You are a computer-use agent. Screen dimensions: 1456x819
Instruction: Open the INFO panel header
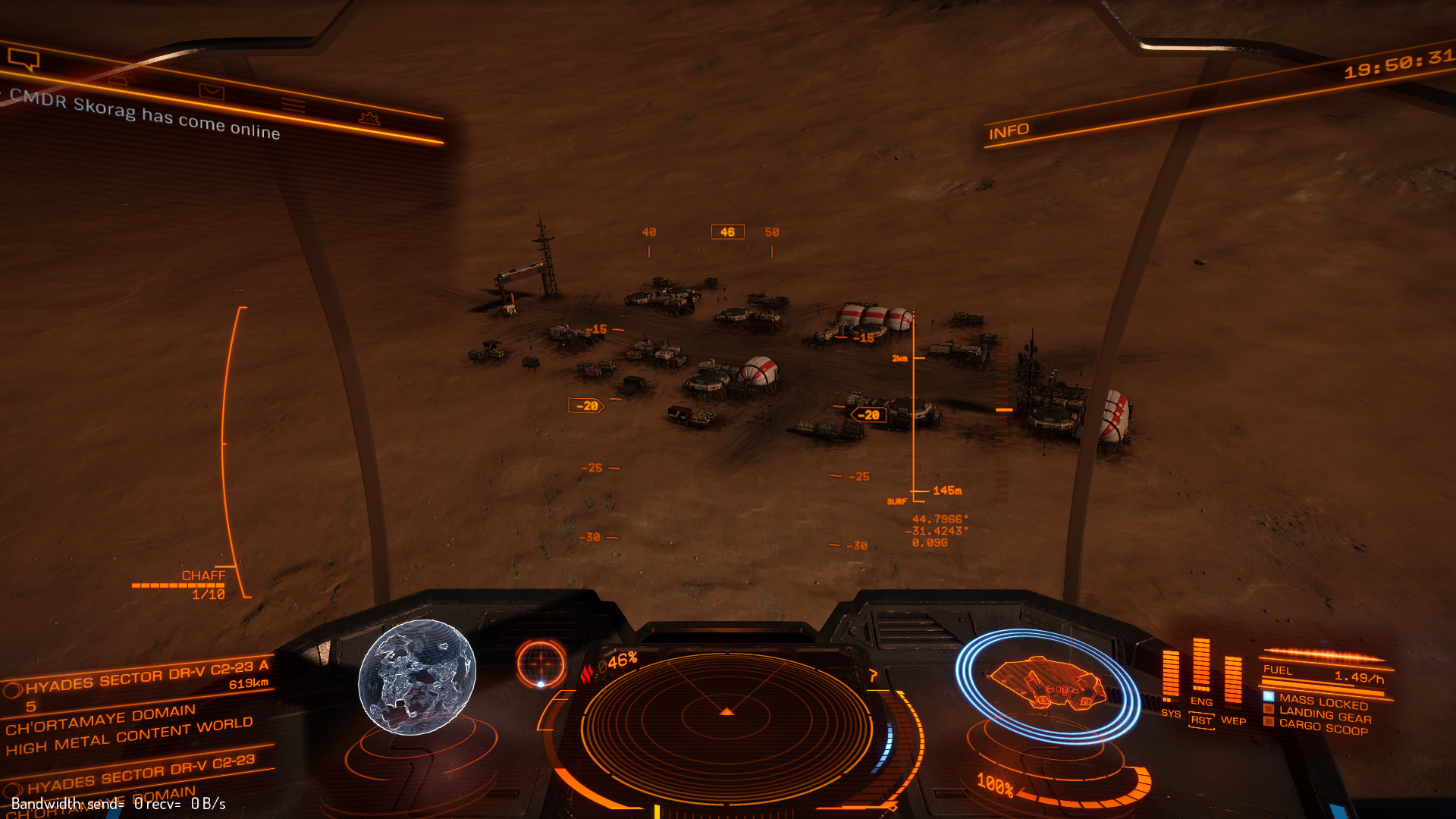(x=1009, y=132)
